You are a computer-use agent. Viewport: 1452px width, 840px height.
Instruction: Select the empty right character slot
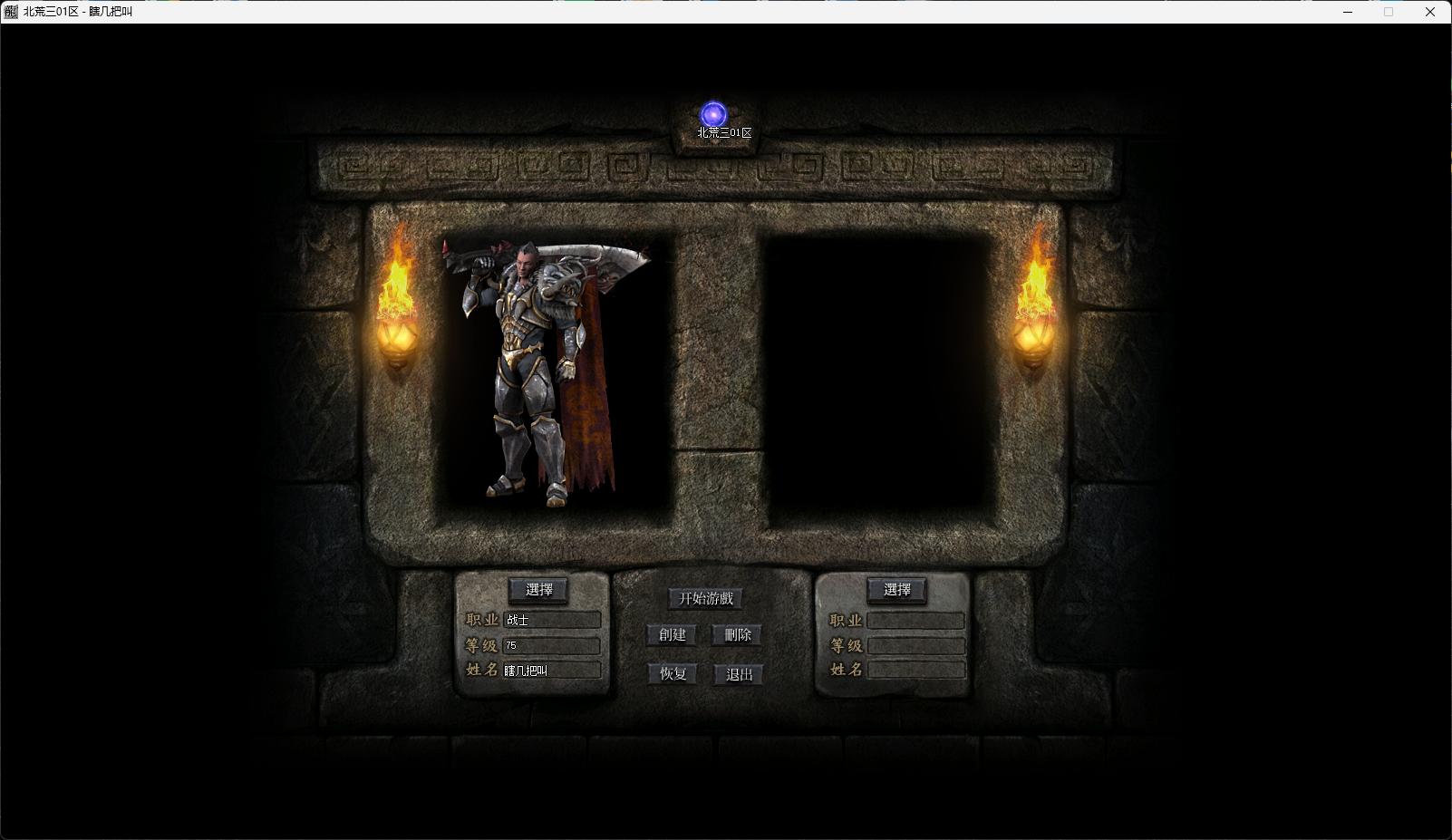click(x=877, y=378)
